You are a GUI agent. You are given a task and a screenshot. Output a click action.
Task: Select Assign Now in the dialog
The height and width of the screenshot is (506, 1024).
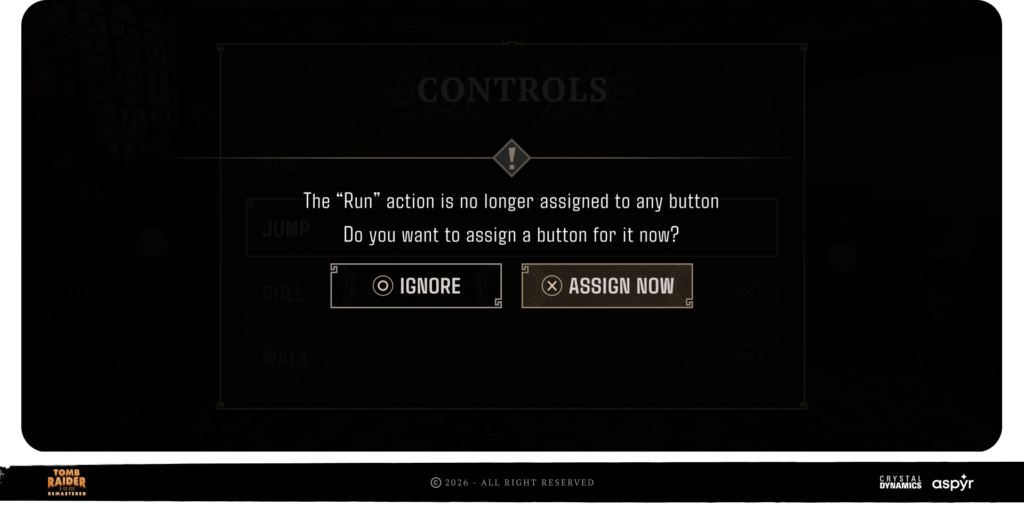[x=607, y=286]
